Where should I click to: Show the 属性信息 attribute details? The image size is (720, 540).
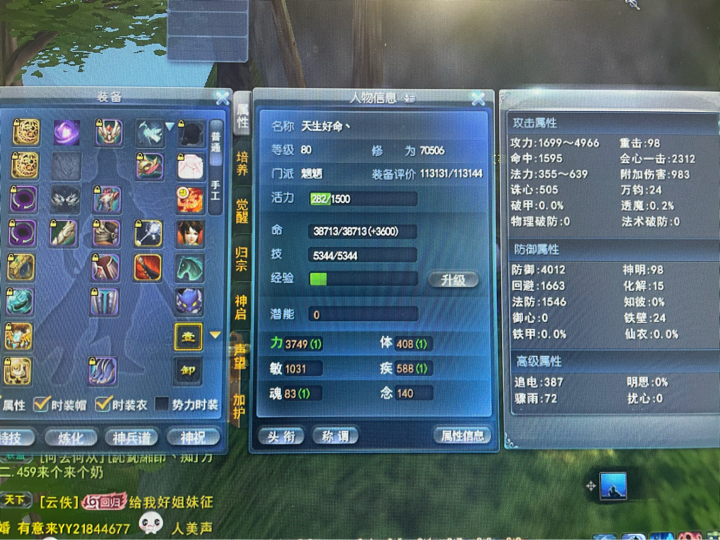click(x=463, y=435)
